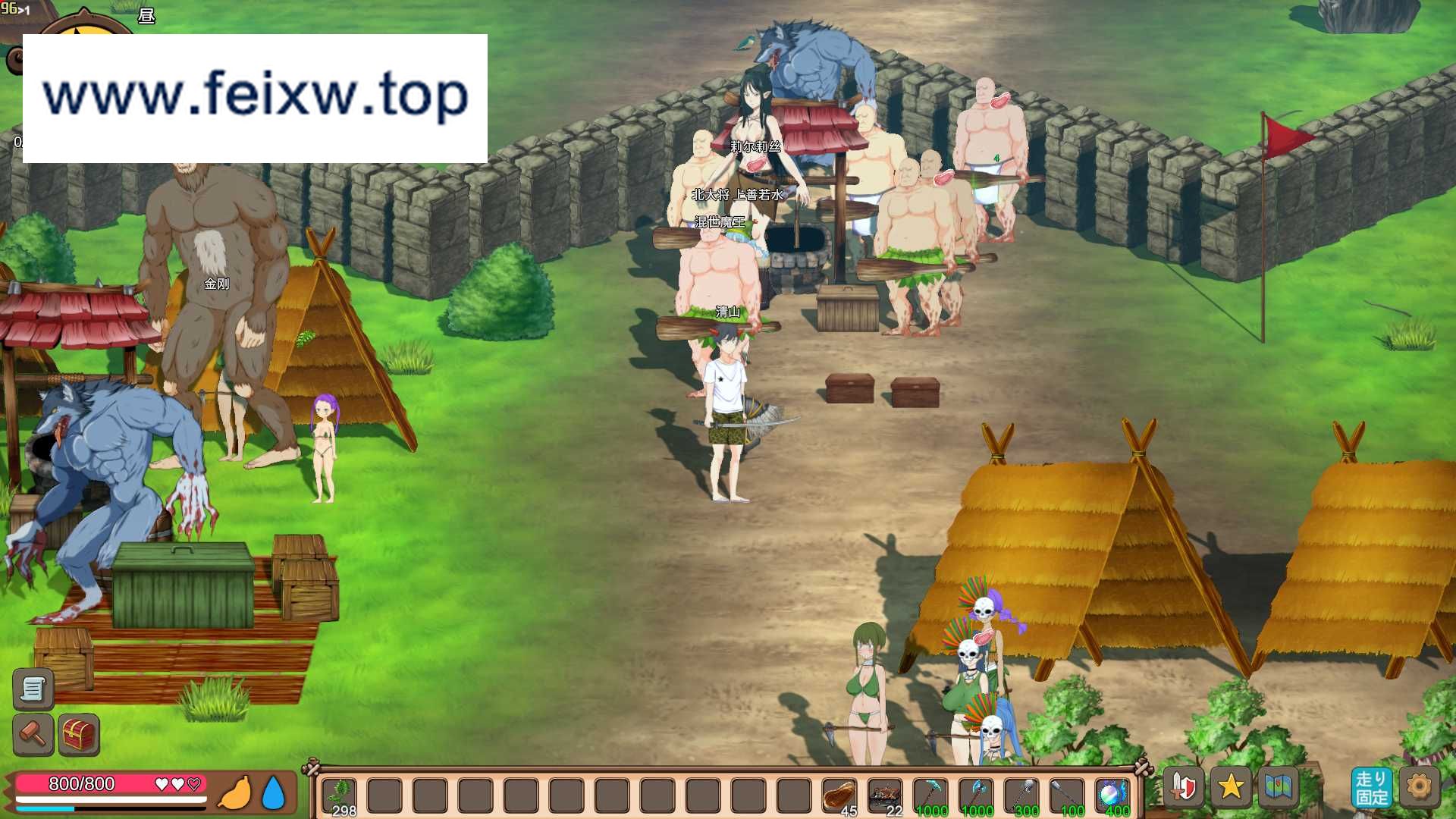Select the blue axe in the hotbar
This screenshot has width=1456, height=819.
(x=978, y=792)
